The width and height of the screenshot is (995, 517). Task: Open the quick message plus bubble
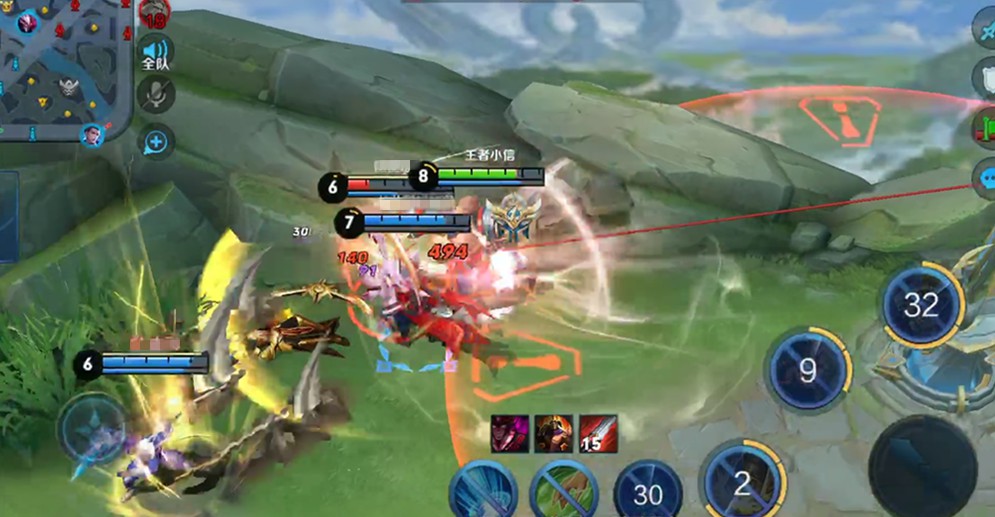(x=156, y=141)
